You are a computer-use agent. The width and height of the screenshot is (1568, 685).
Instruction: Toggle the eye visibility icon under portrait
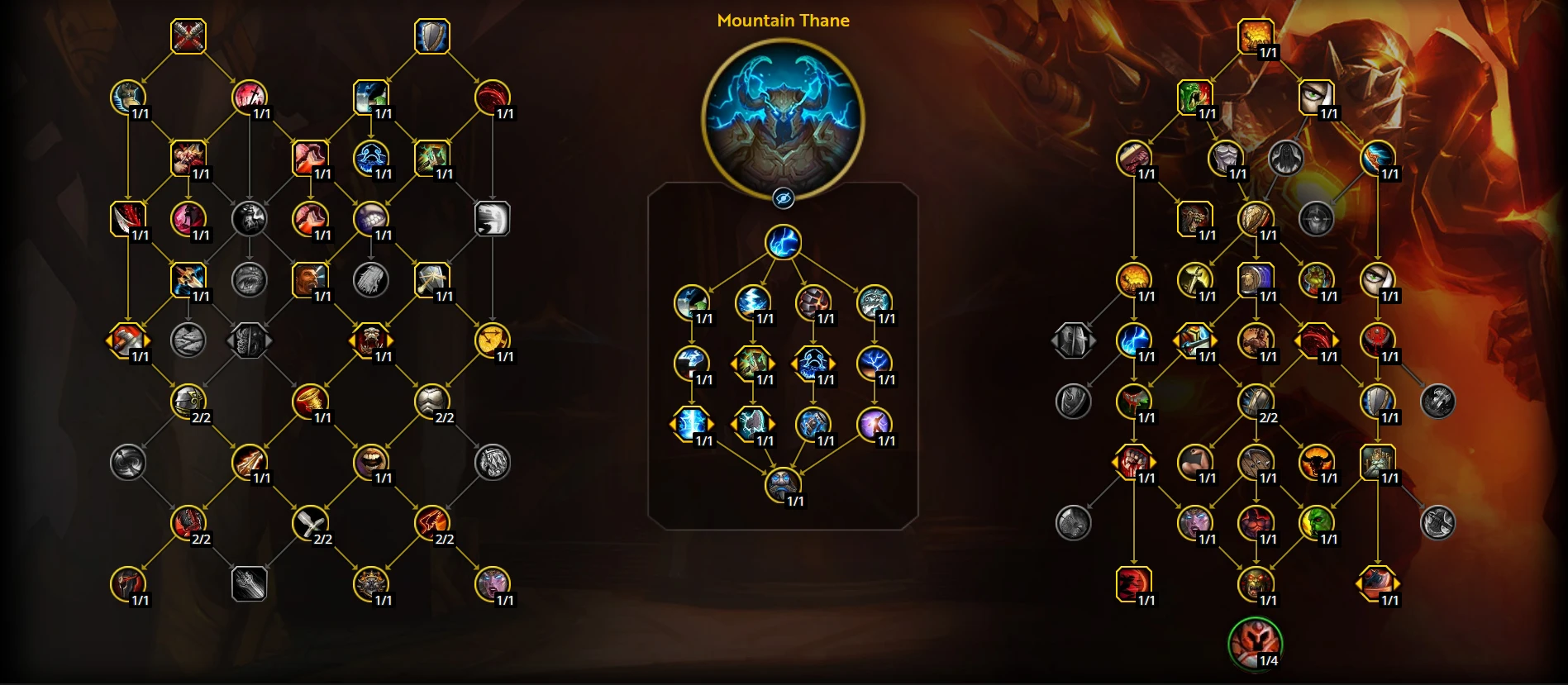(783, 198)
